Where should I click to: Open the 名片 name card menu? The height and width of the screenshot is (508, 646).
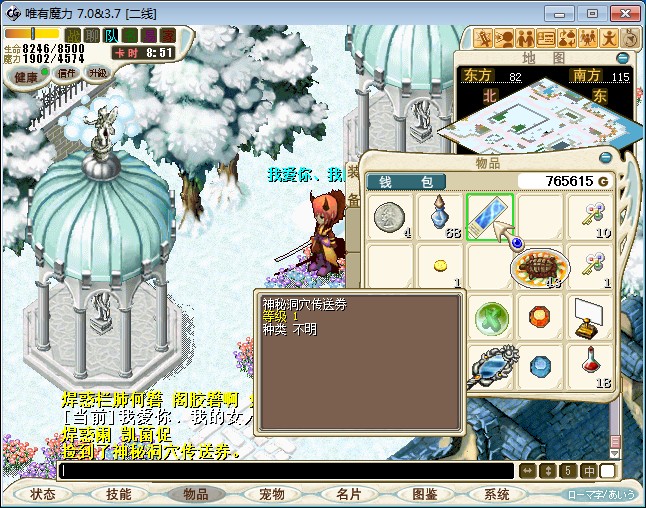[x=348, y=494]
